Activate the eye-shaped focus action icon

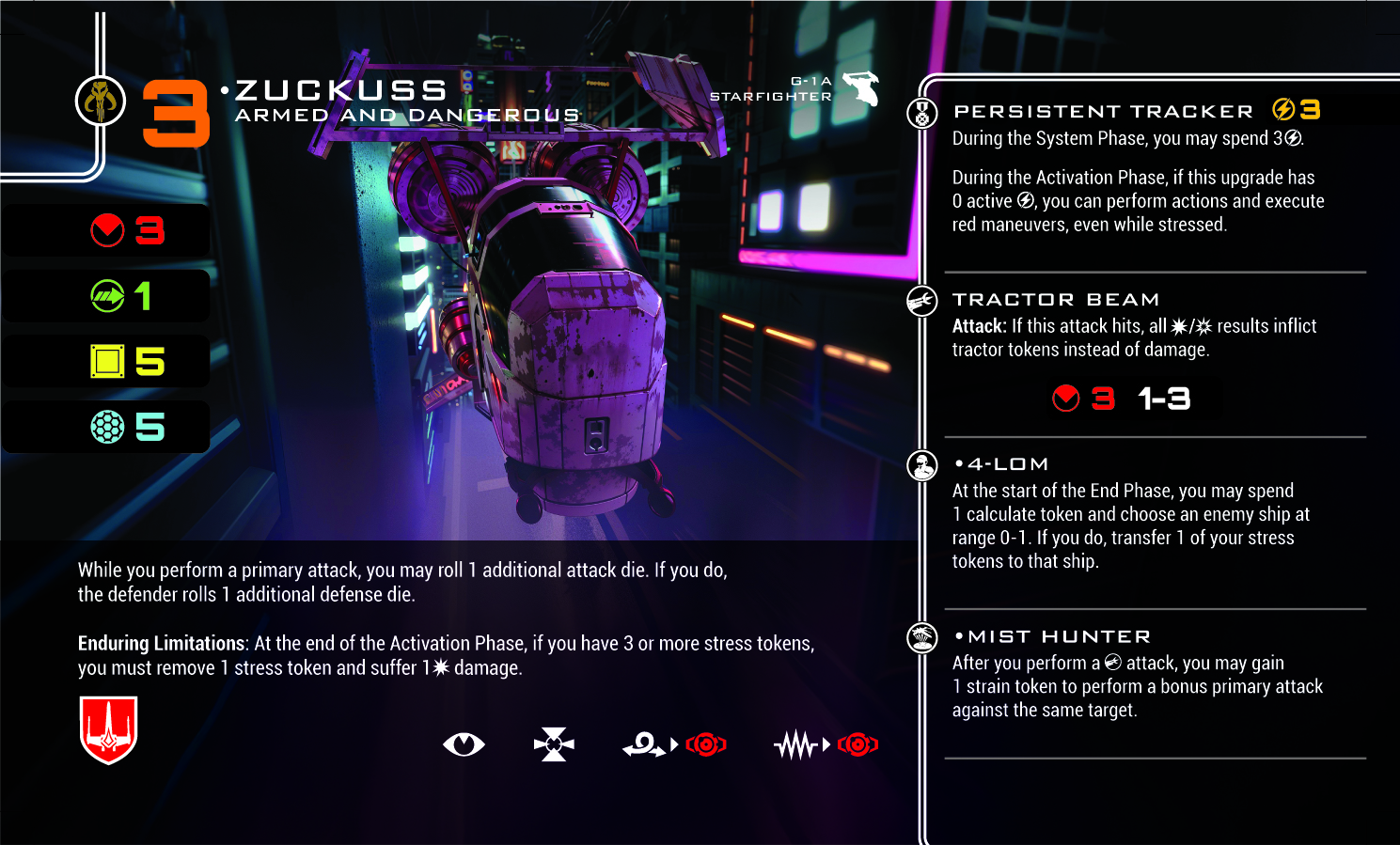coord(464,744)
